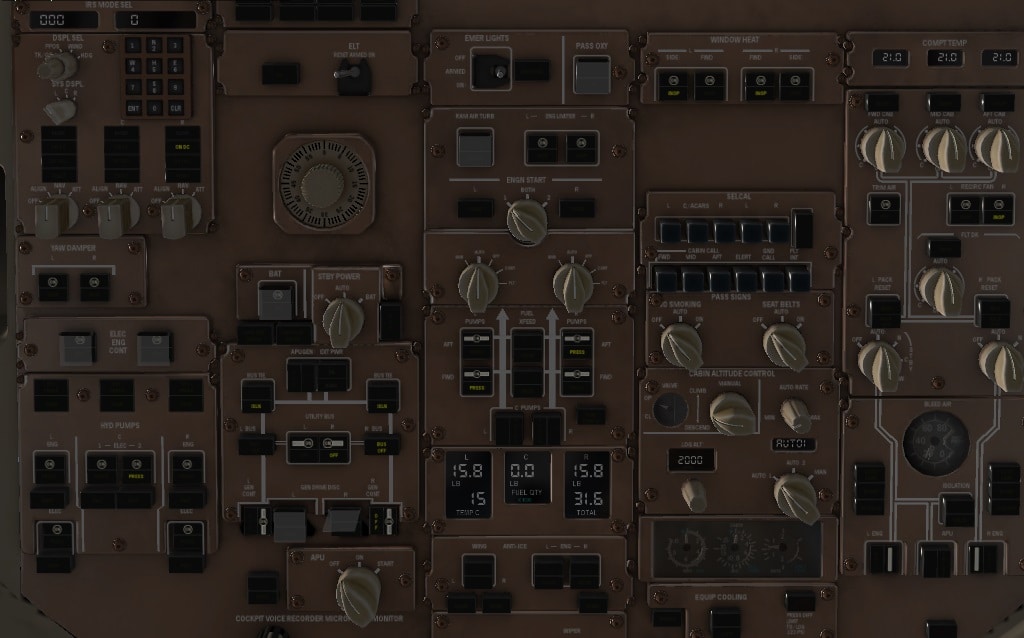This screenshot has width=1024, height=638.
Task: Push the WING anti-ice switch
Action: pyautogui.click(x=478, y=572)
